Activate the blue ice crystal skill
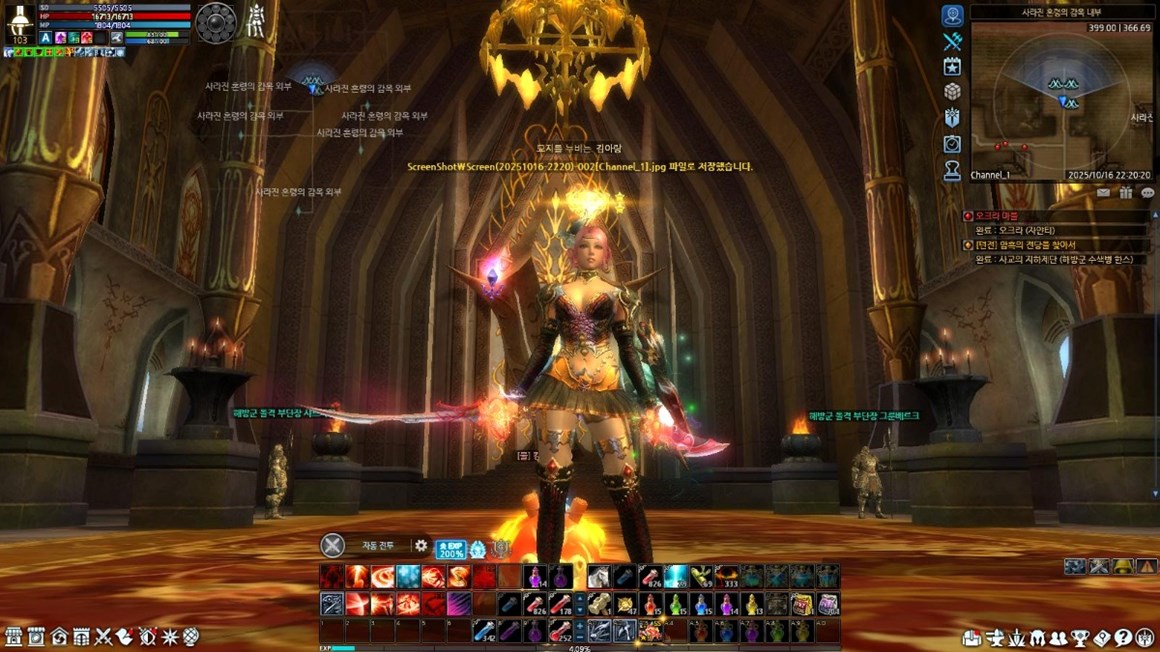Screen dimensions: 1160x652 (x=408, y=577)
